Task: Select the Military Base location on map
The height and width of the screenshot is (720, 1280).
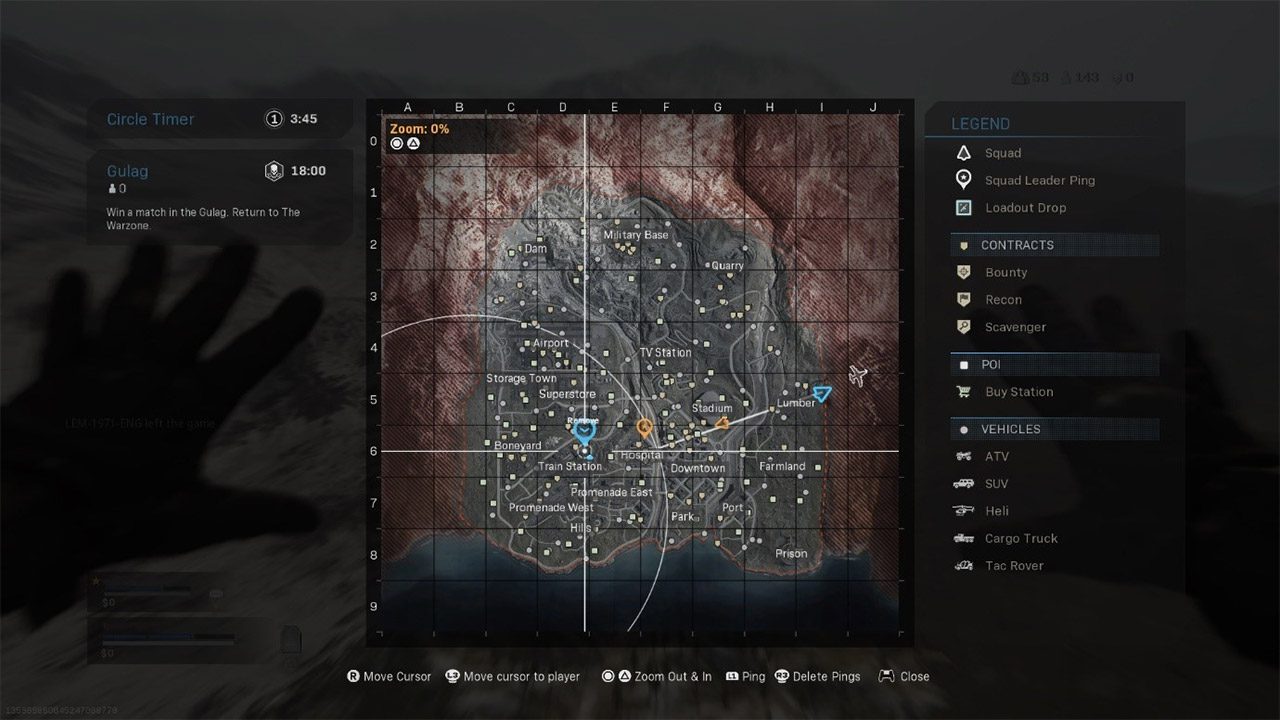Action: click(636, 235)
